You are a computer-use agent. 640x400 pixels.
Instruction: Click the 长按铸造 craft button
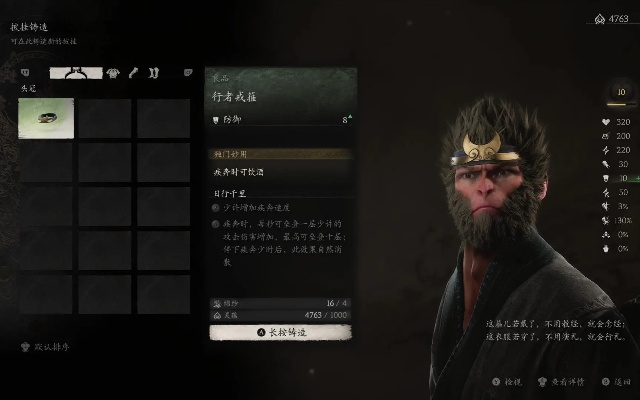pyautogui.click(x=280, y=331)
